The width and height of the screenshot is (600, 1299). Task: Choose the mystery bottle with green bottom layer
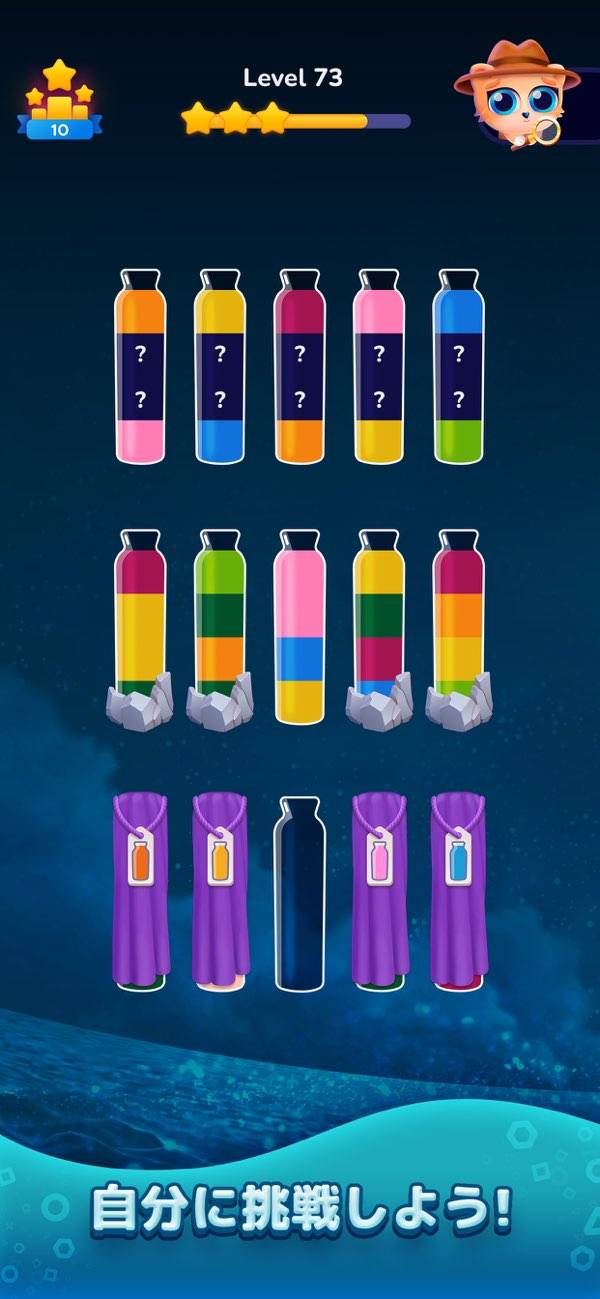[458, 368]
